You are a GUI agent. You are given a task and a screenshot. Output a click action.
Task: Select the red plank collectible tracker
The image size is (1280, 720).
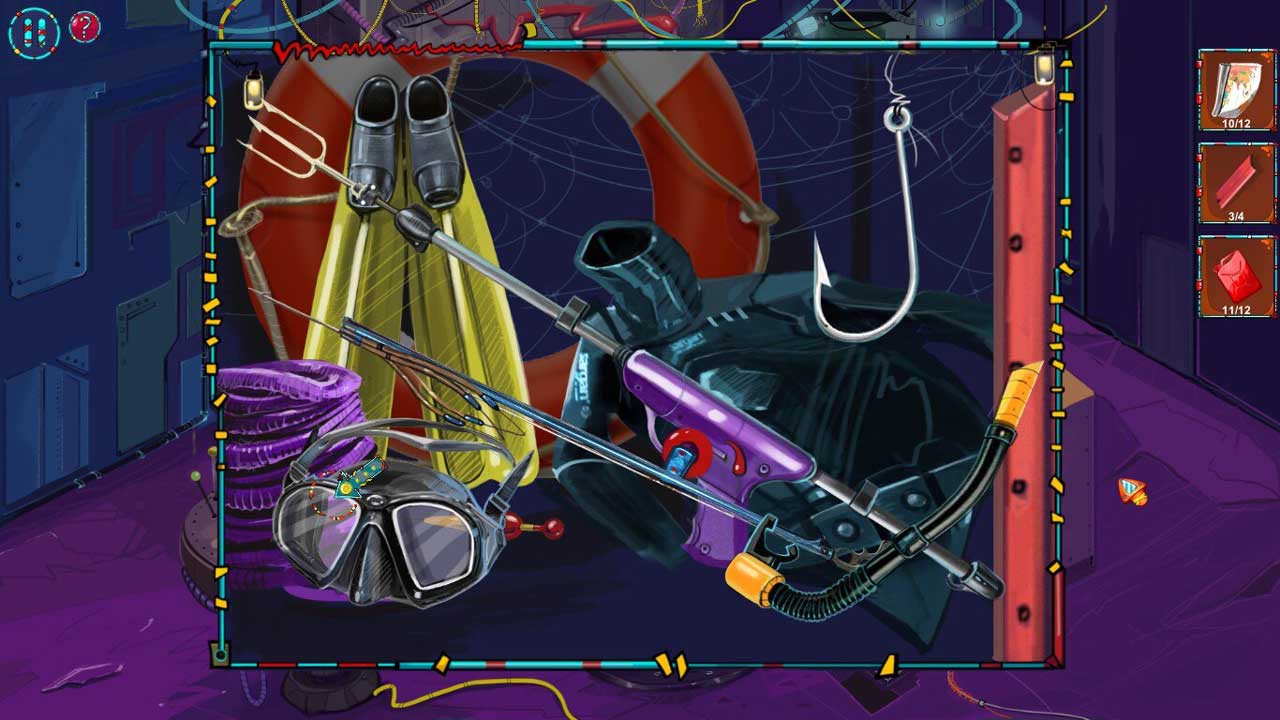tap(1237, 183)
